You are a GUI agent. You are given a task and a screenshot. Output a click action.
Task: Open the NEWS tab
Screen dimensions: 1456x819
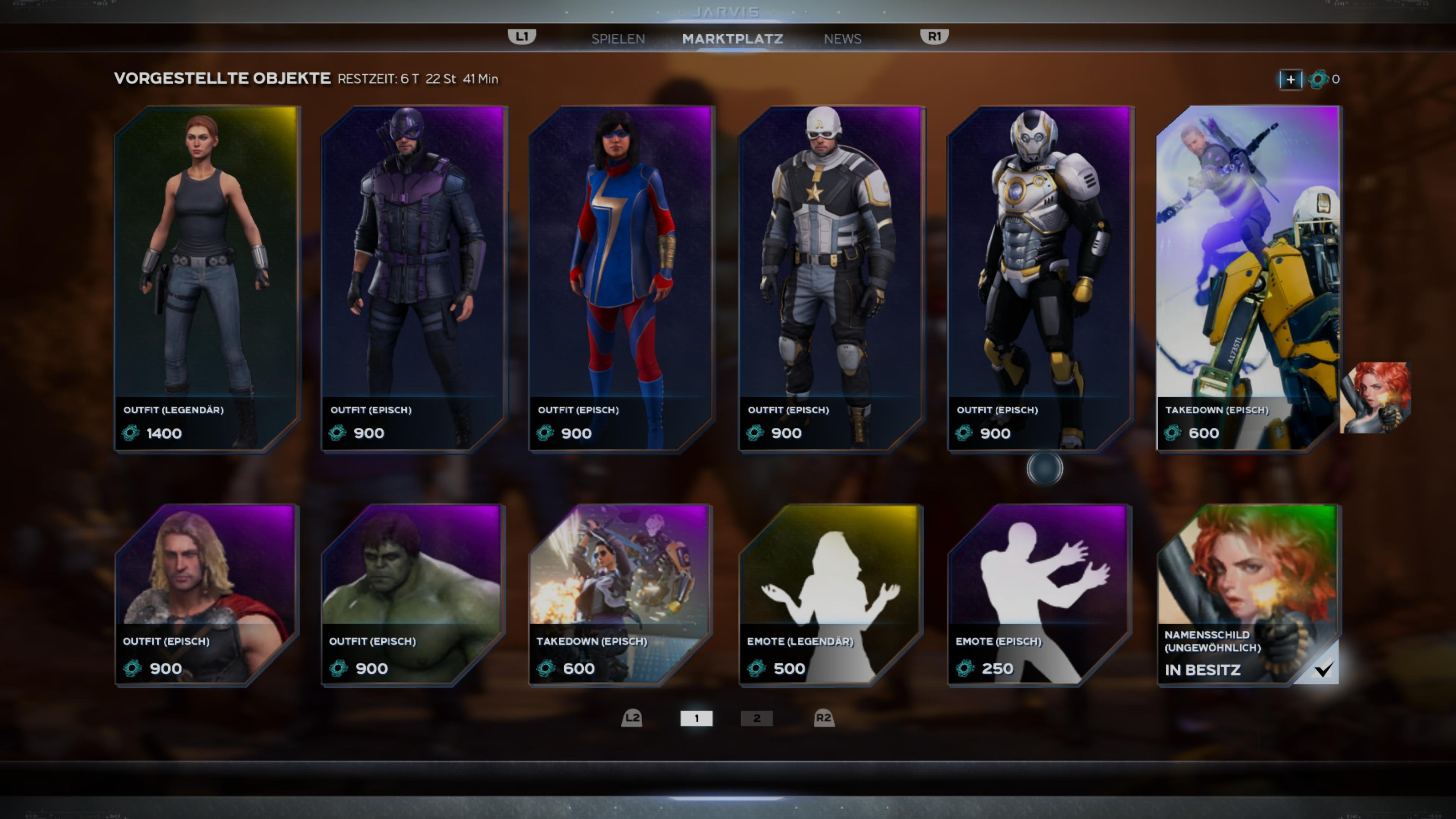click(842, 38)
